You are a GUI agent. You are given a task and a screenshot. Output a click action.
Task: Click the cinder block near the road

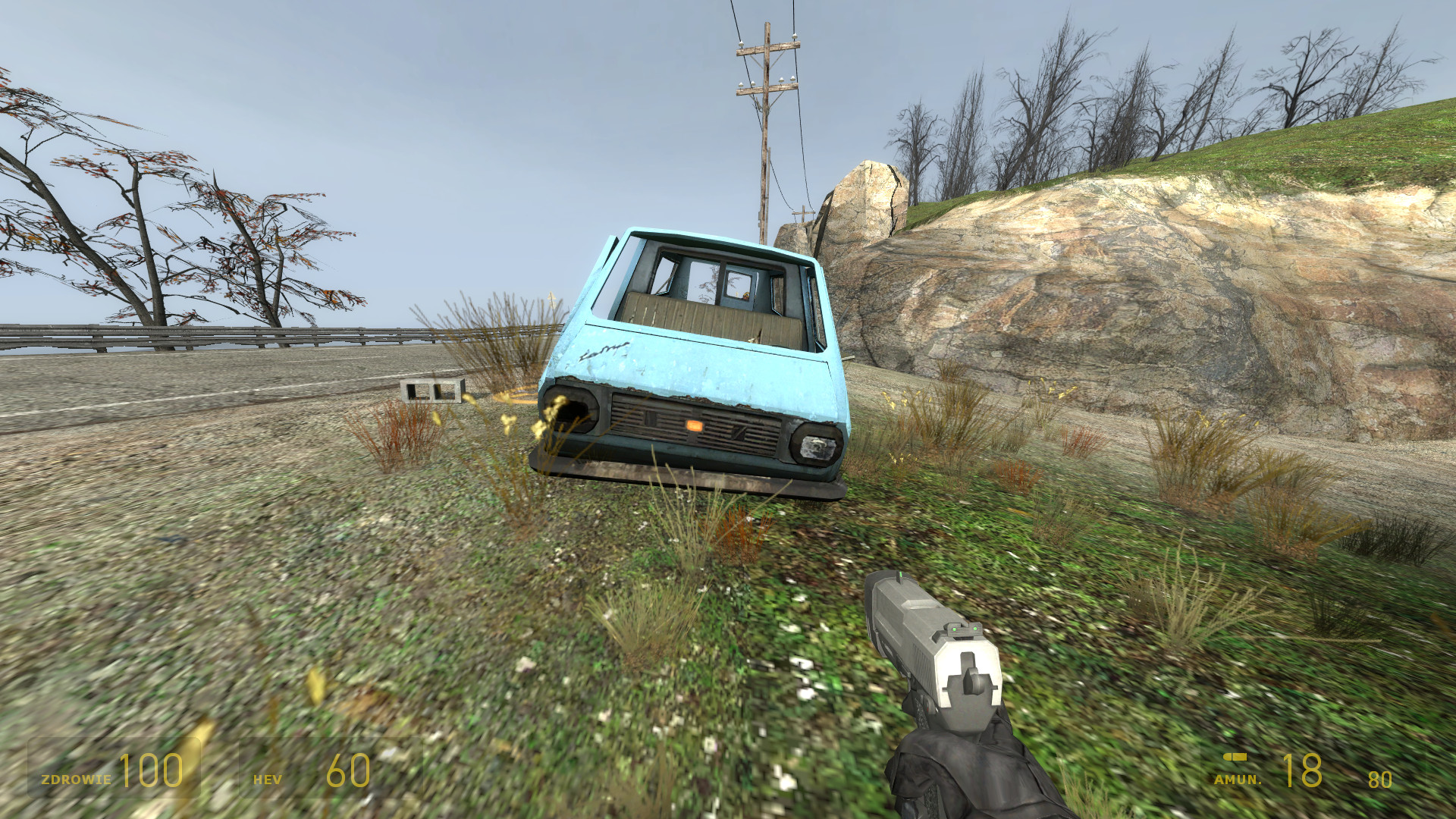tap(430, 392)
